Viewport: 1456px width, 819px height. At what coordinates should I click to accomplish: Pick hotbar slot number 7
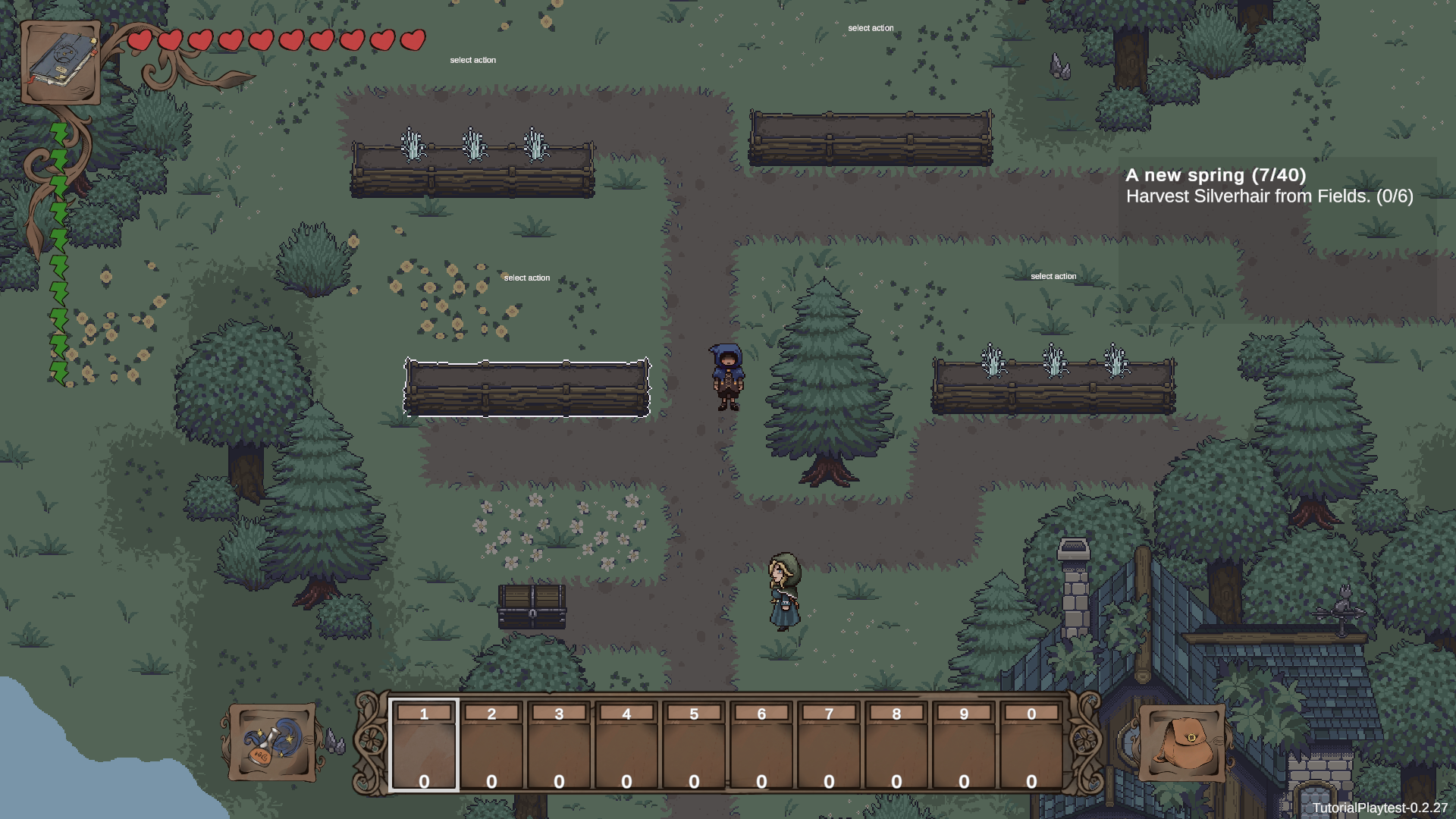(829, 746)
